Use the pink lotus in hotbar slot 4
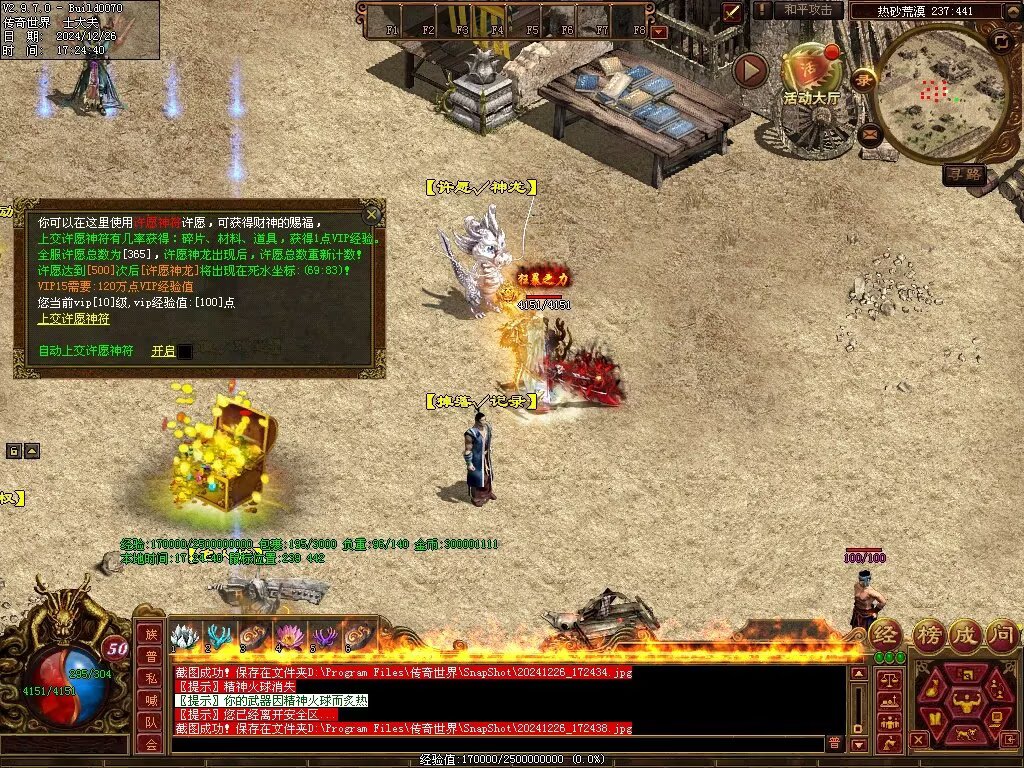 (288, 636)
